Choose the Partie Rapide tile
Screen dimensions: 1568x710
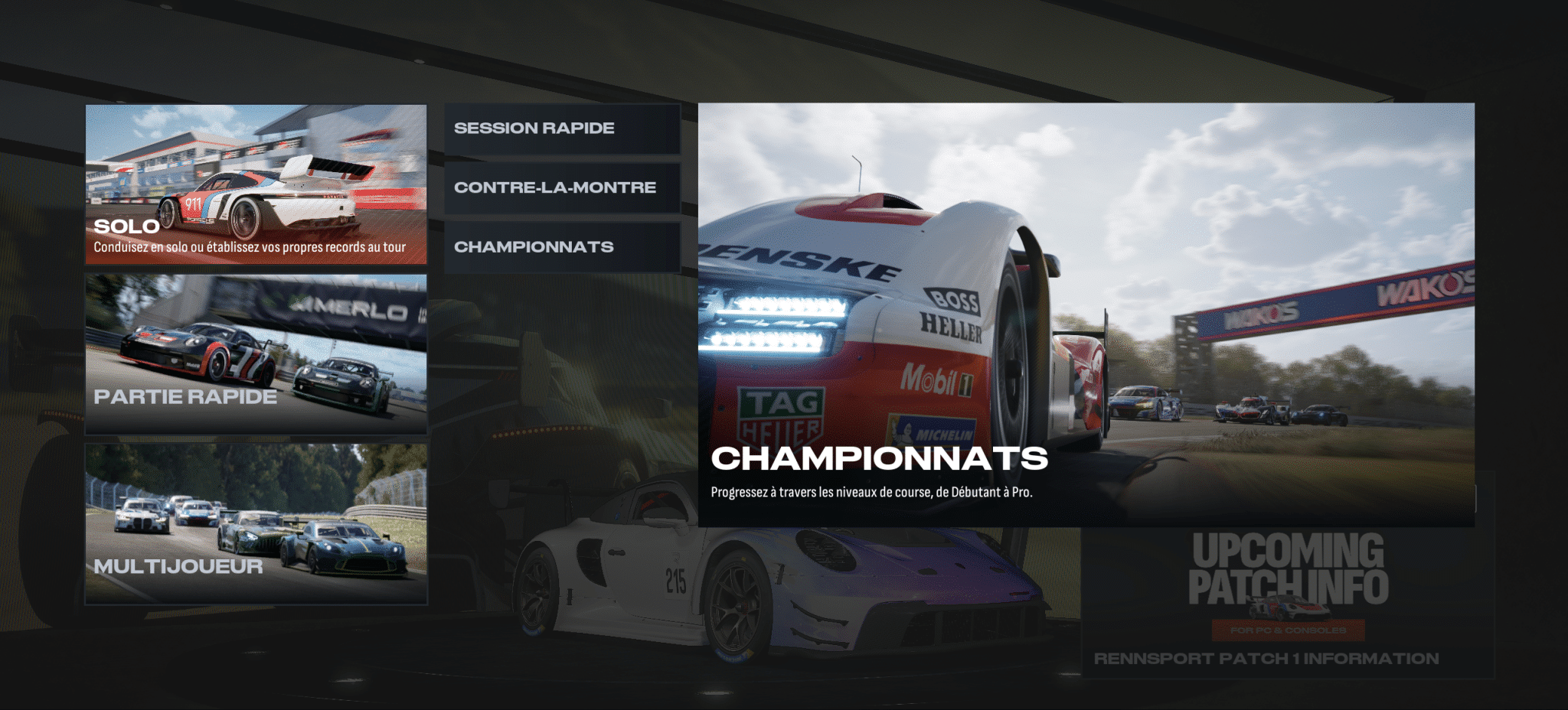256,354
